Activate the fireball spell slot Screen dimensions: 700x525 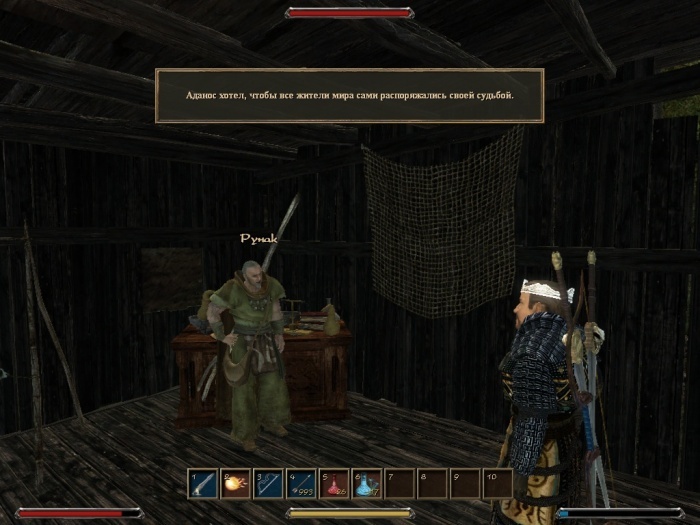point(236,484)
